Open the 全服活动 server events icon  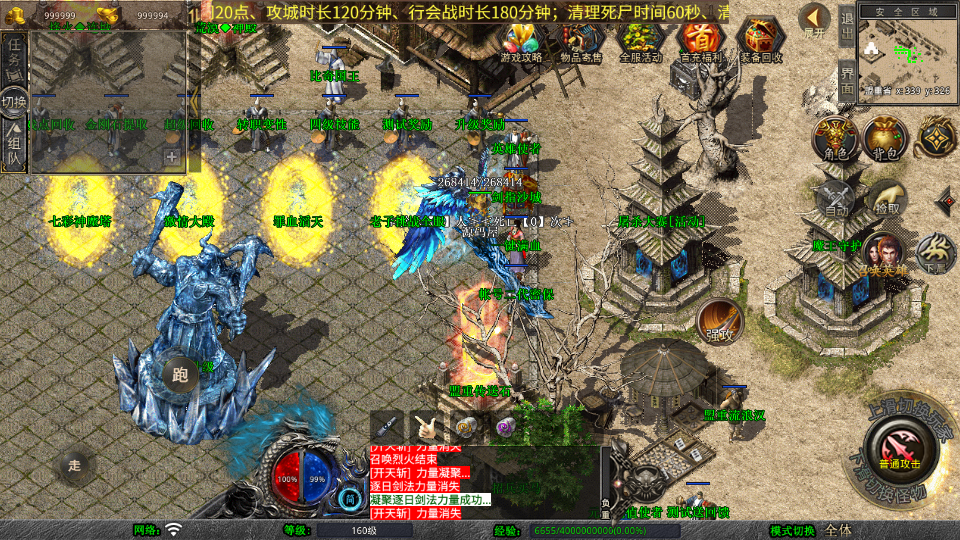[641, 41]
